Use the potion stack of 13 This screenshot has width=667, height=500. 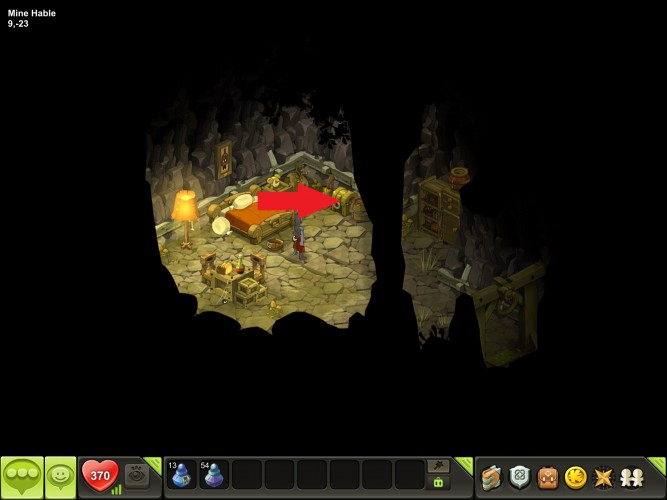[x=181, y=474]
